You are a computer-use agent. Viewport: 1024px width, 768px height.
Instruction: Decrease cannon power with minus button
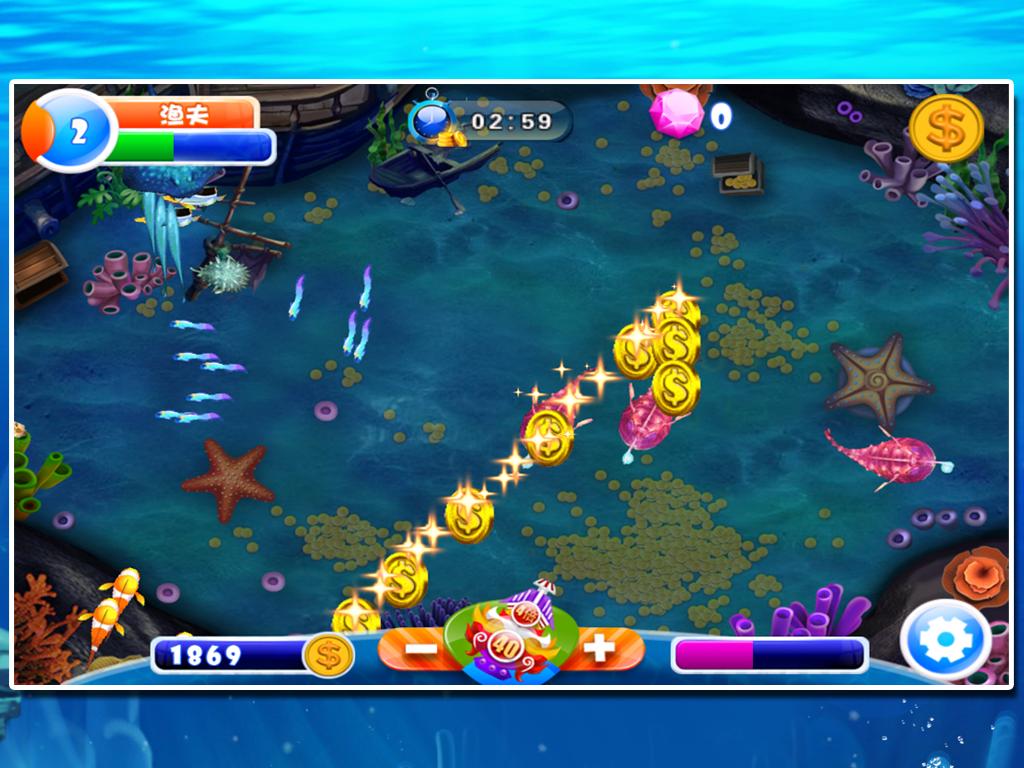(421, 649)
